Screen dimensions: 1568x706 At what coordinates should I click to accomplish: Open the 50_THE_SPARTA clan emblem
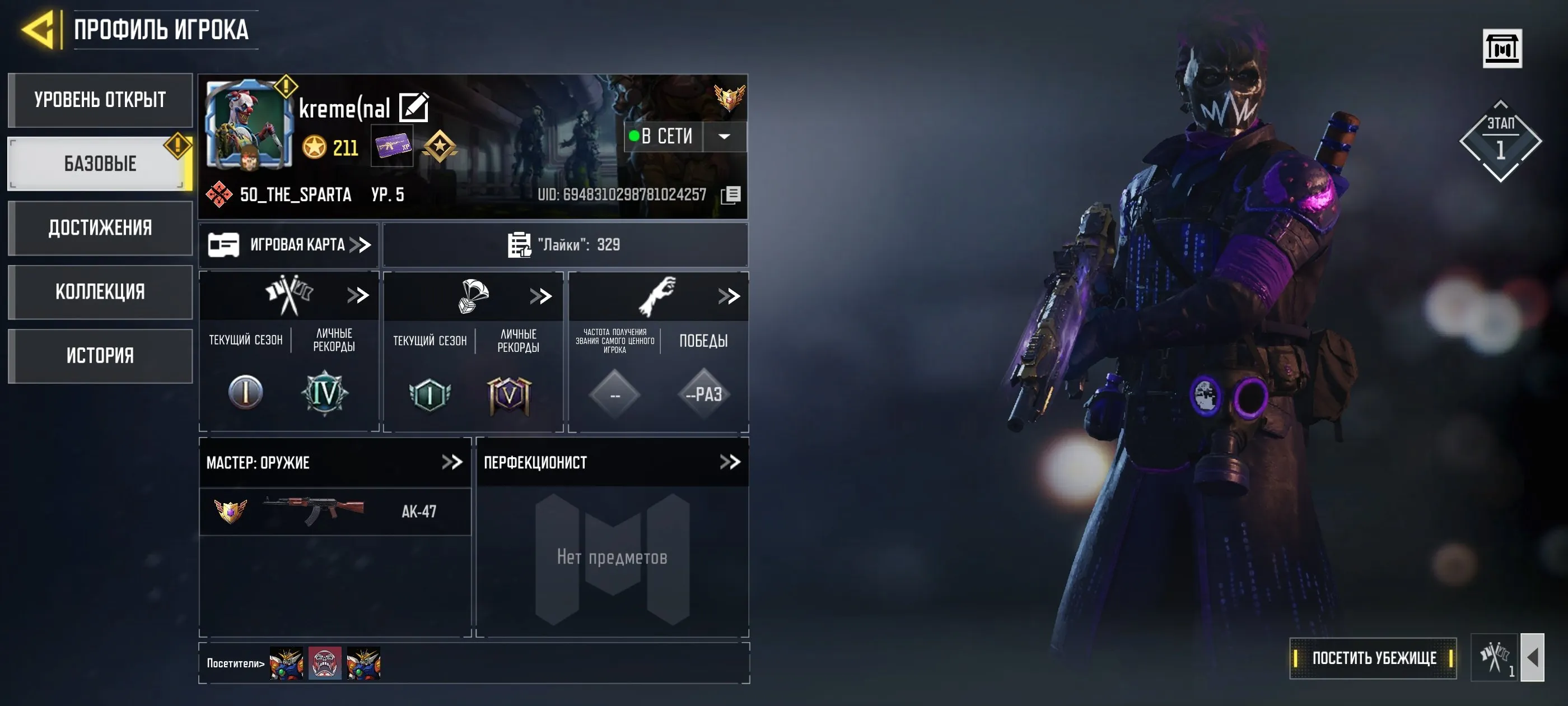tap(220, 194)
